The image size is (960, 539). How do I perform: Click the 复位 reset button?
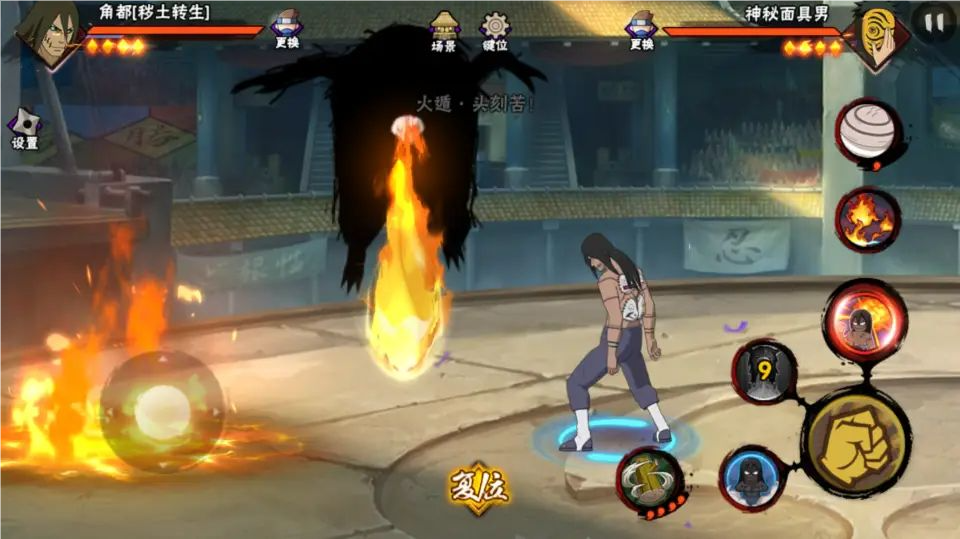tap(478, 487)
